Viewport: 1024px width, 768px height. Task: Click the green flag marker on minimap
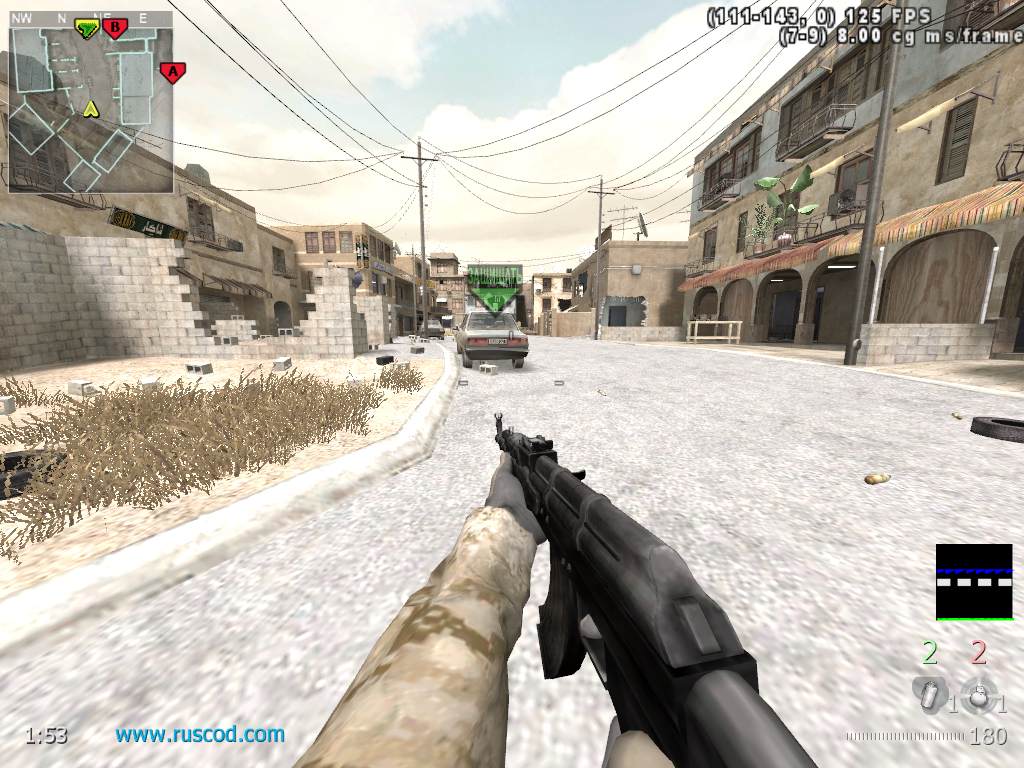(x=88, y=29)
